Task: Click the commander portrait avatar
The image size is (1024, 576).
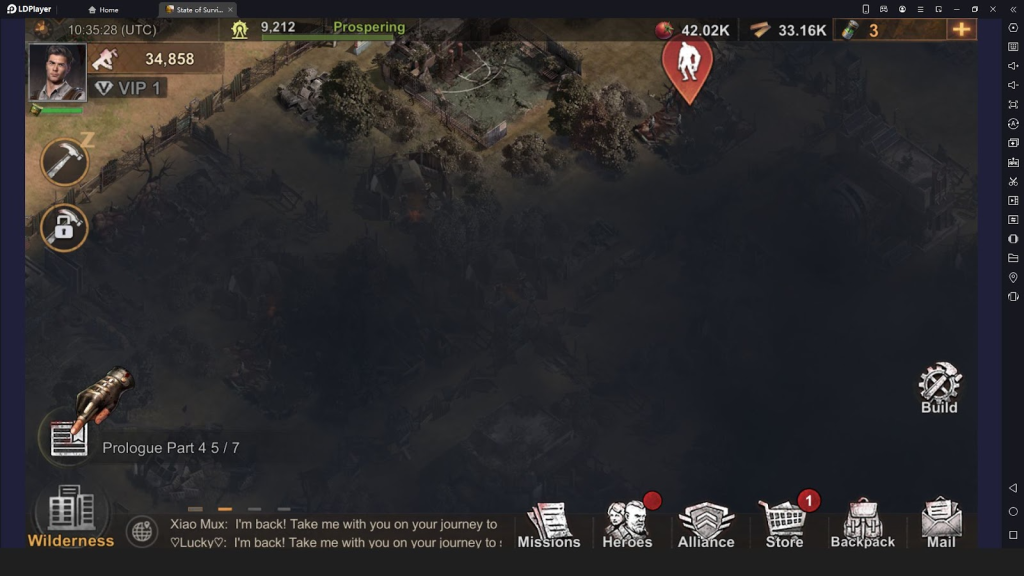Action: click(x=57, y=72)
